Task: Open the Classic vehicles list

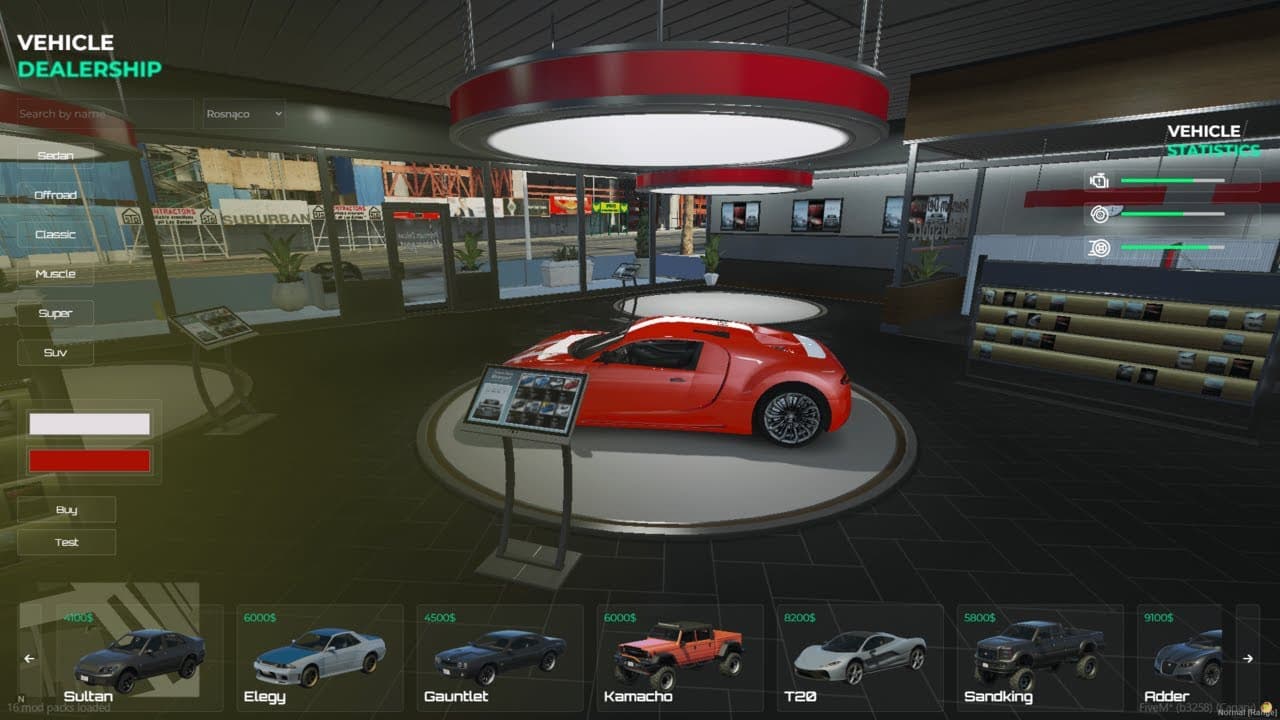Action: (x=58, y=233)
